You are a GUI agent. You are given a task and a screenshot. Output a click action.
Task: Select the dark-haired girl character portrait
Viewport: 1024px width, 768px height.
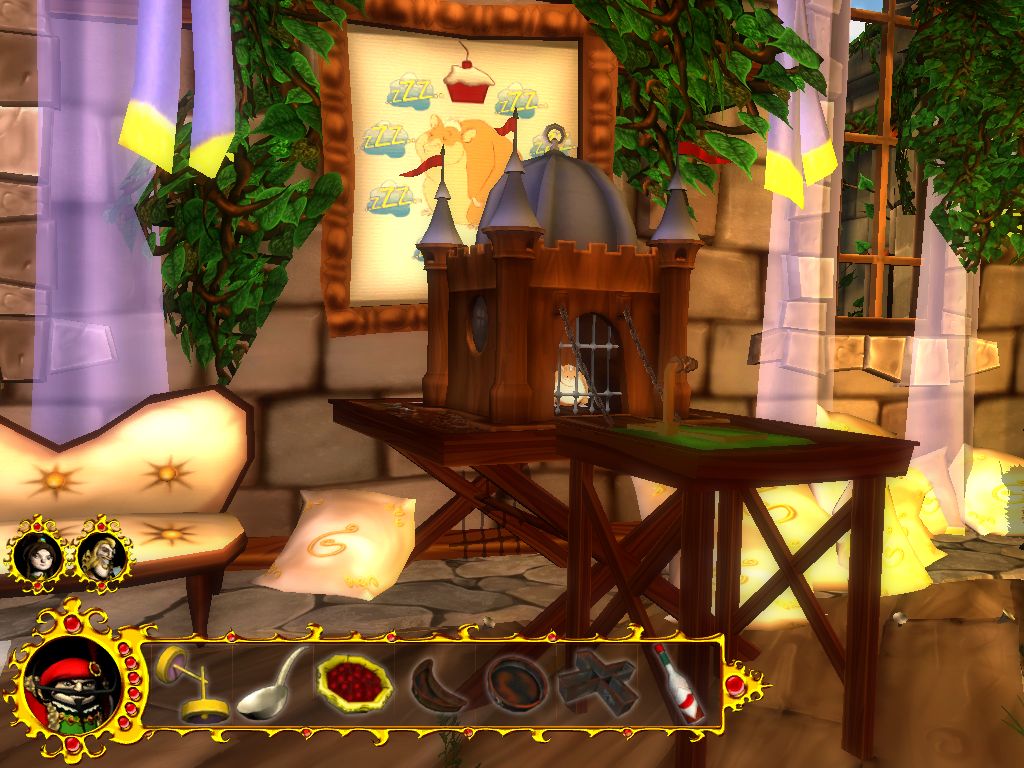coord(39,553)
